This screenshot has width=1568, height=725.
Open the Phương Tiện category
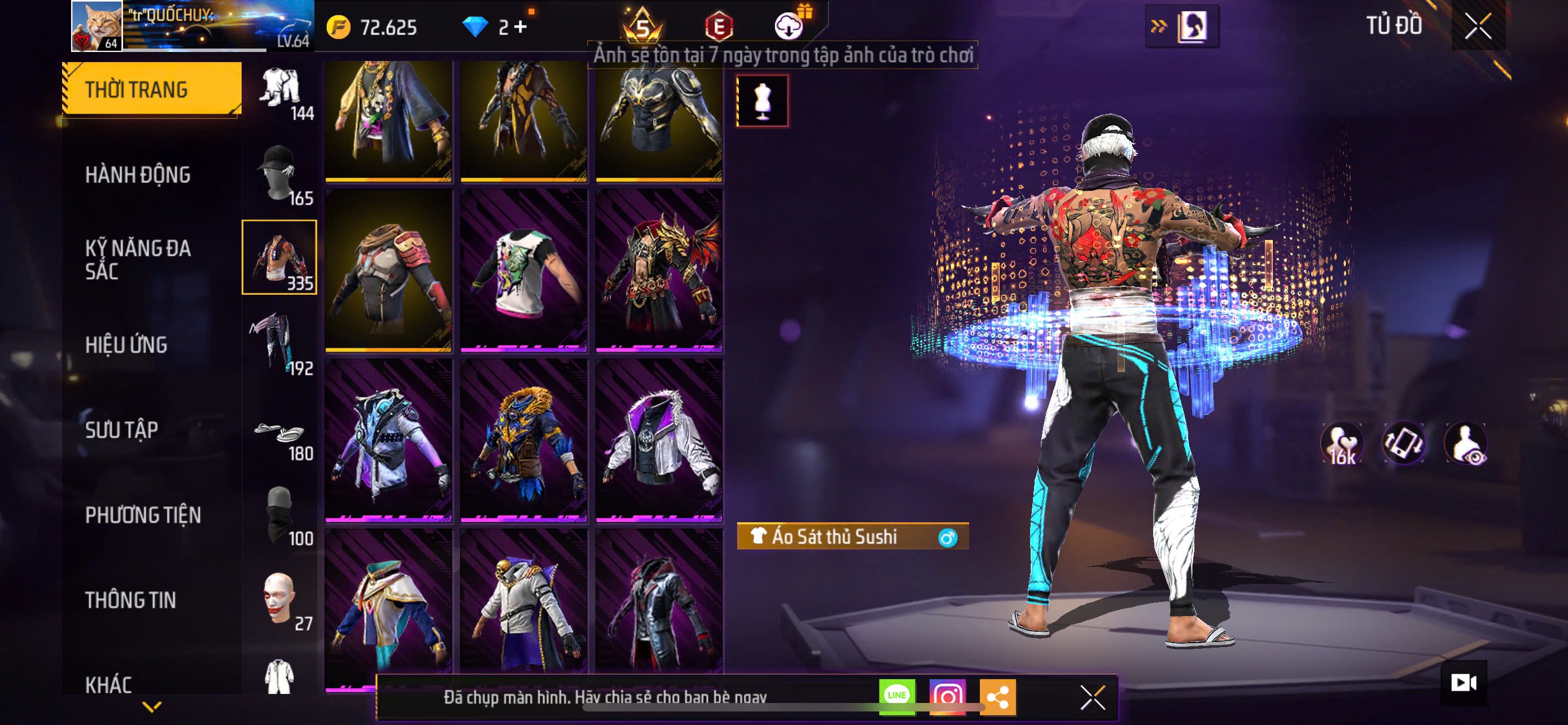click(143, 515)
